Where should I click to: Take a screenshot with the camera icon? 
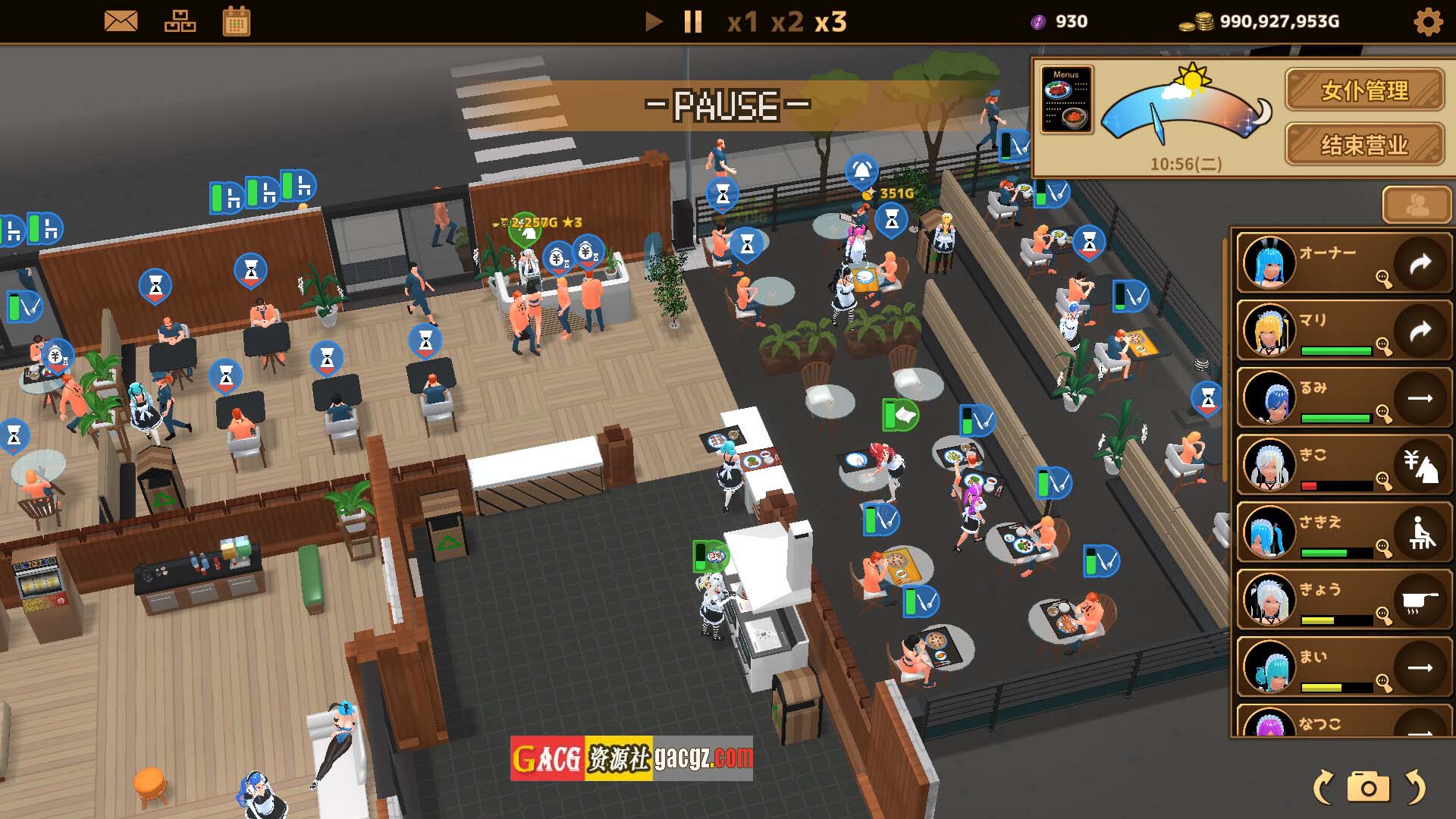pos(1368,787)
